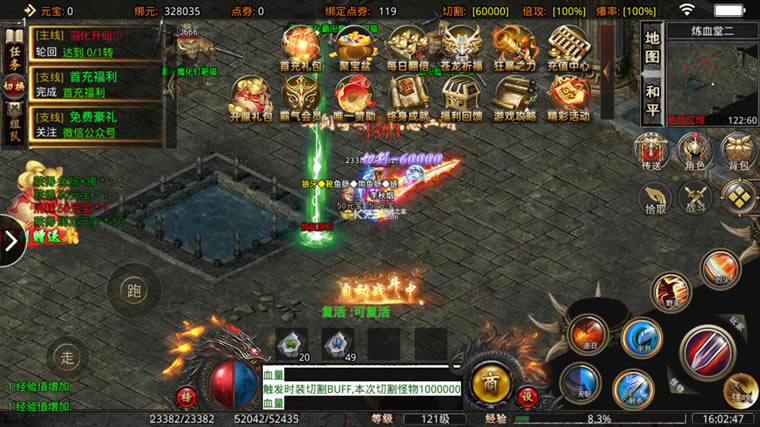
Task: Use the 传送 teleport button
Action: point(652,151)
